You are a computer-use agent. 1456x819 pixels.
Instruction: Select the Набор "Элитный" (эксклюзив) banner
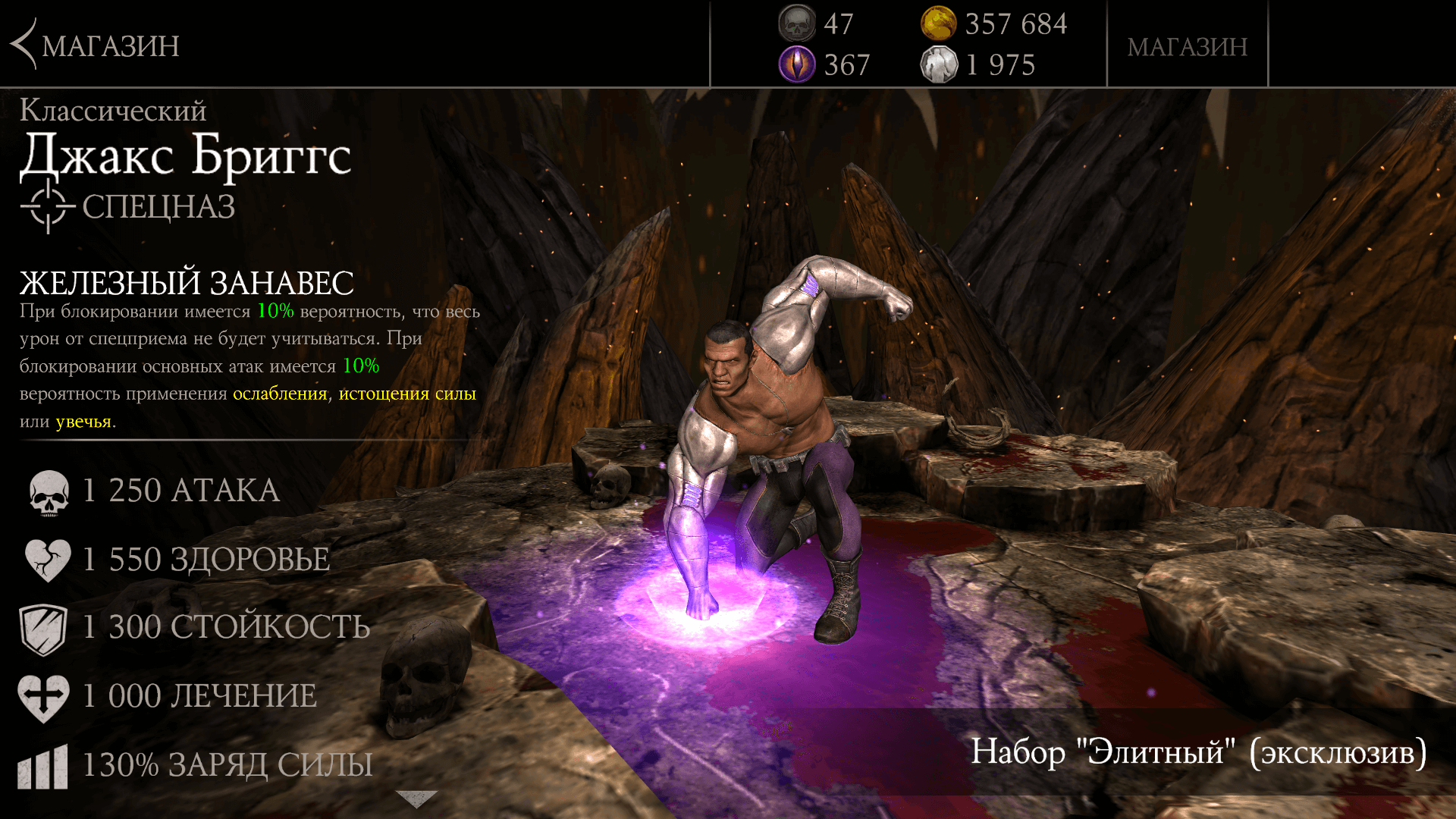click(x=1198, y=752)
